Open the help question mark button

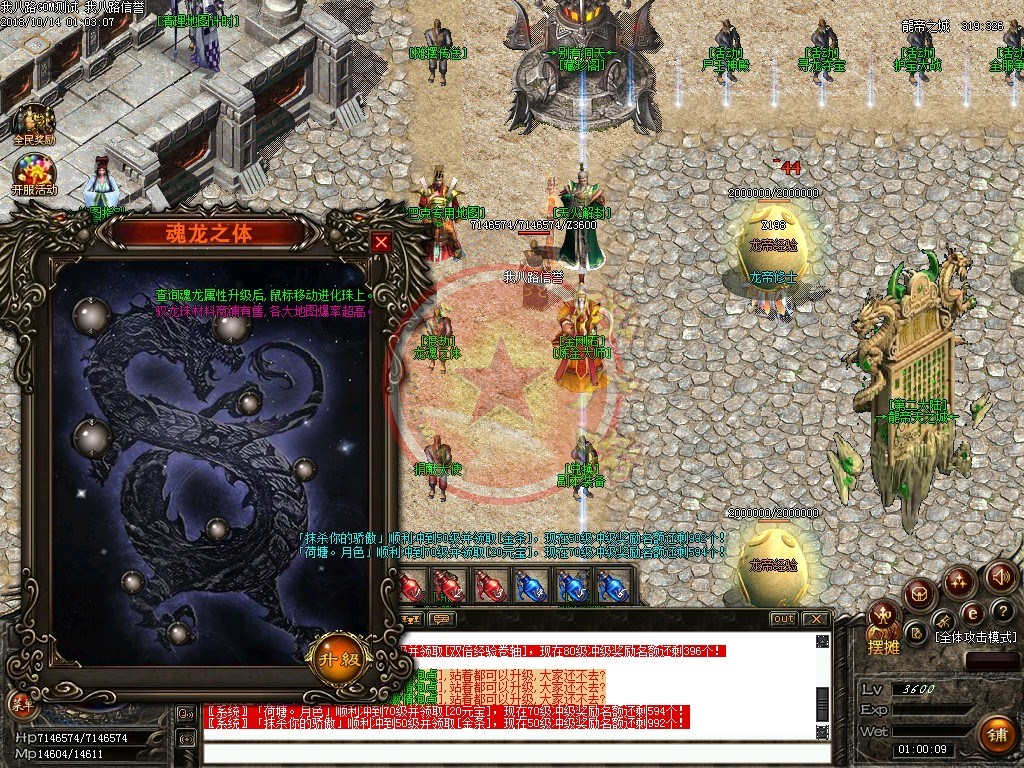coord(1003,611)
